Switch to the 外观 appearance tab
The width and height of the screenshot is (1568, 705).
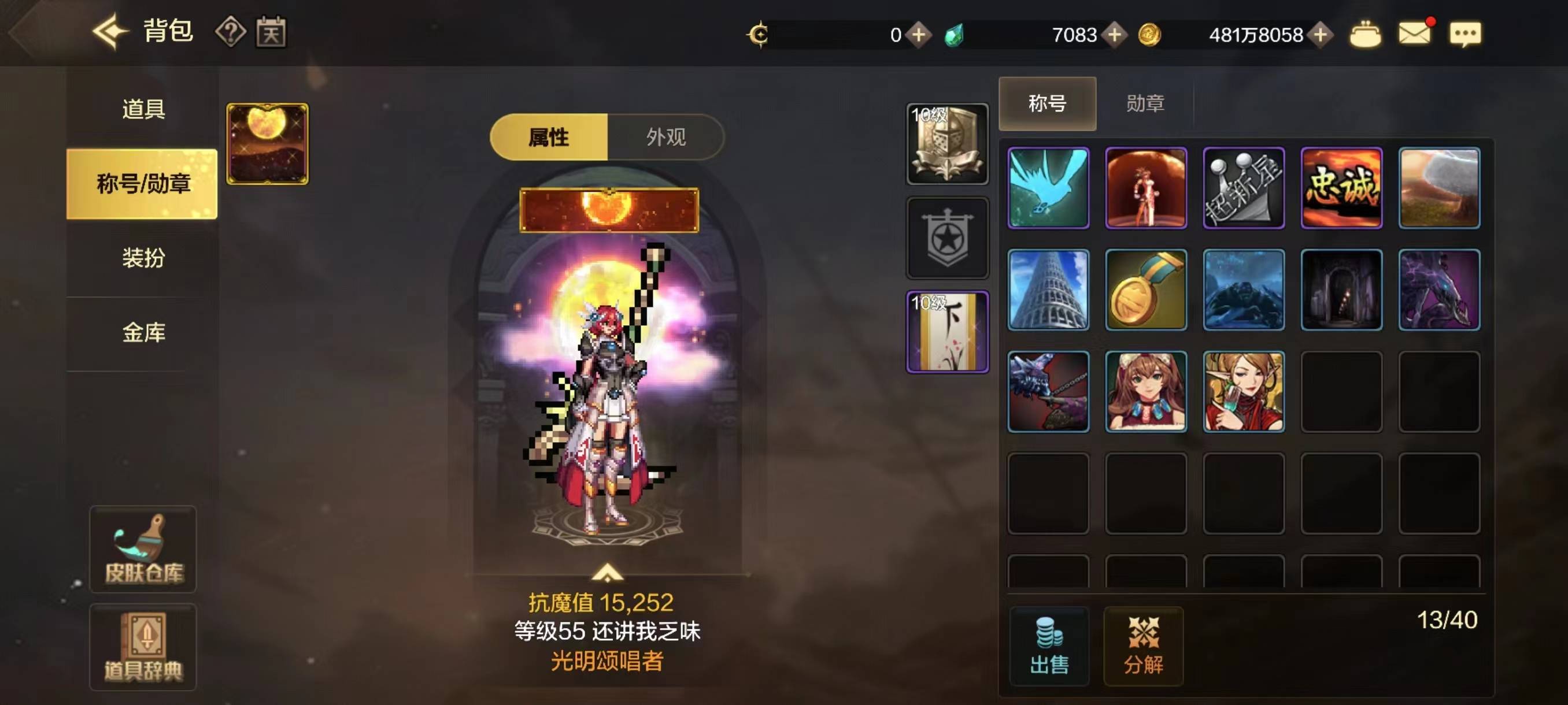(x=668, y=138)
